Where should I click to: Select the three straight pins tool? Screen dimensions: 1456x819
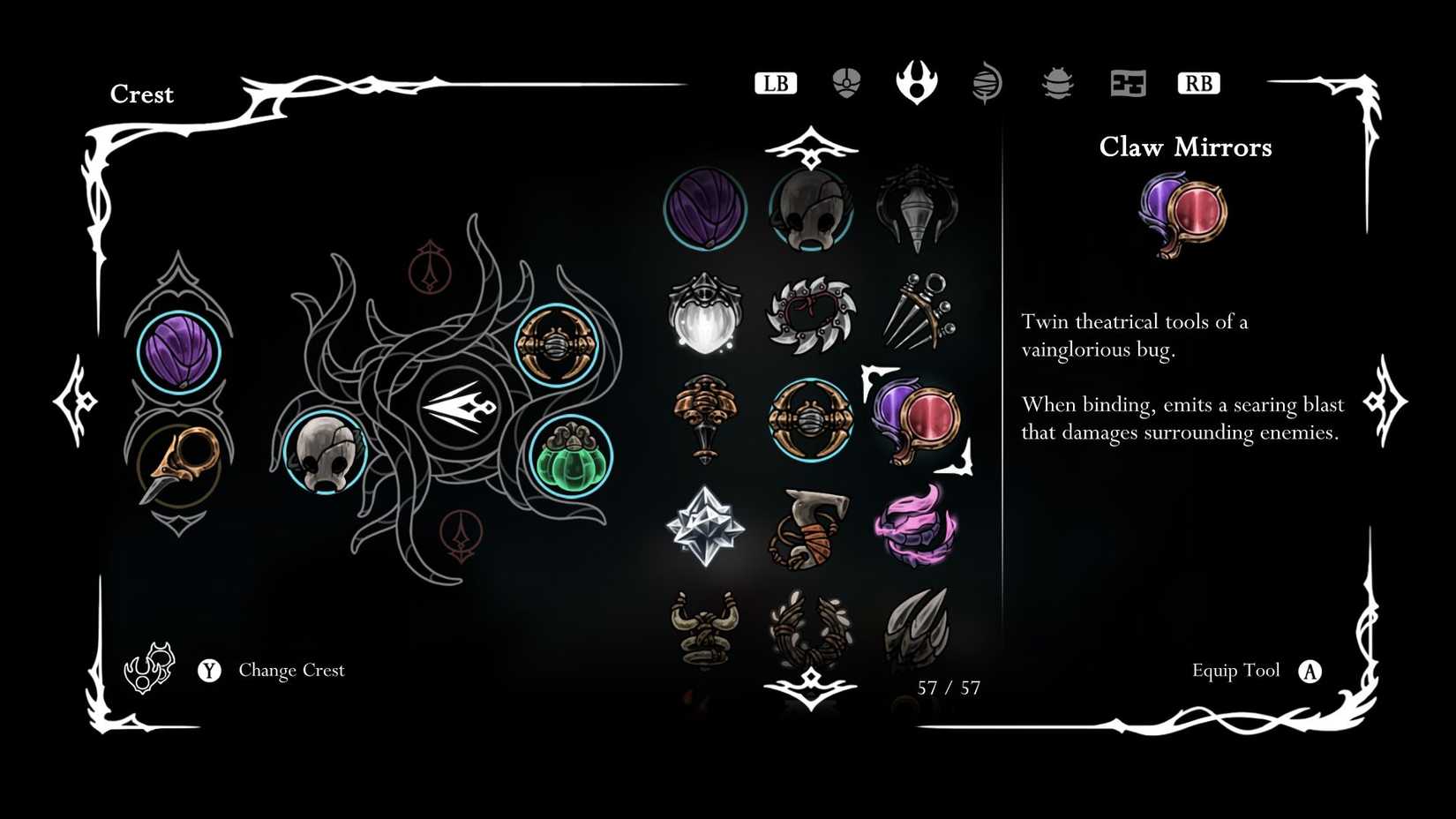coord(918,315)
